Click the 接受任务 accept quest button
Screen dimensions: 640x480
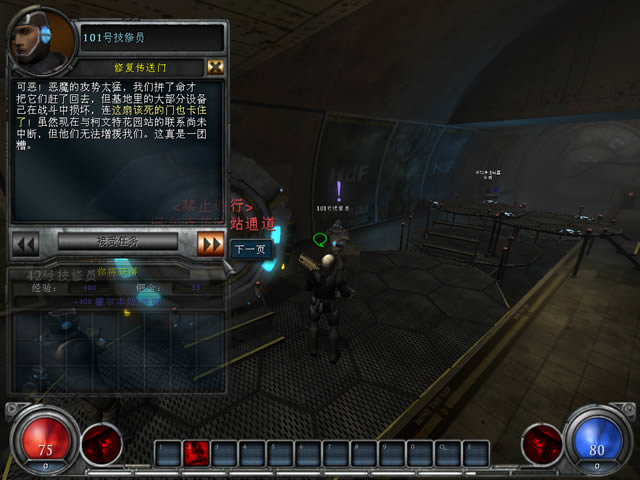(118, 242)
